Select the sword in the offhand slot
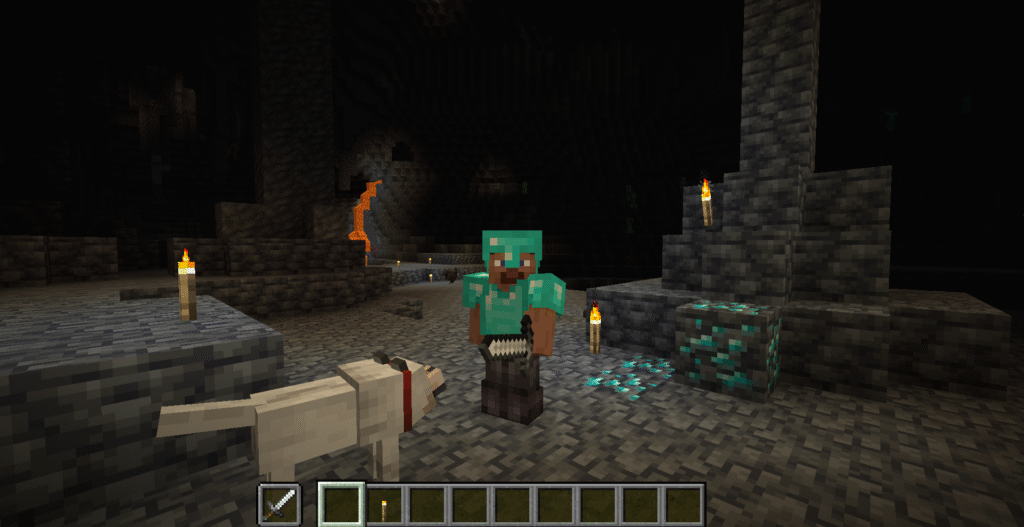This screenshot has height=527, width=1024. [277, 504]
